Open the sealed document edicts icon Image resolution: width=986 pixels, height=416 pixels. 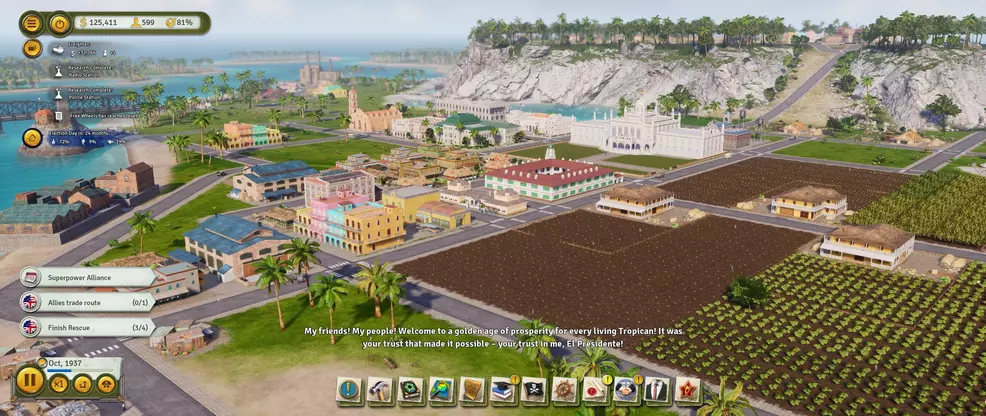(596, 390)
